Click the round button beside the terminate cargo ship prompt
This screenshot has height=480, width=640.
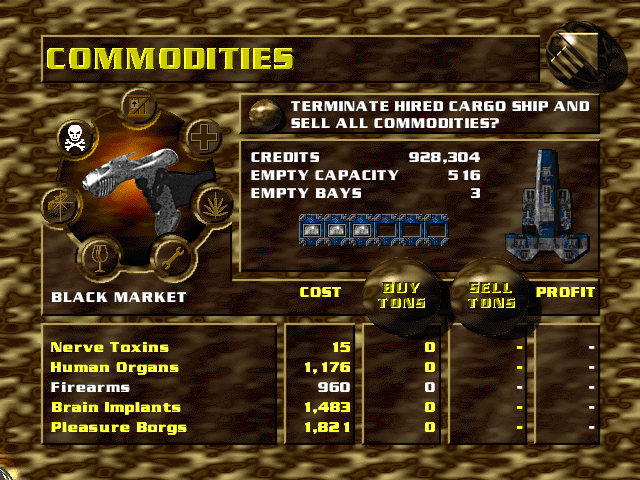[x=264, y=113]
